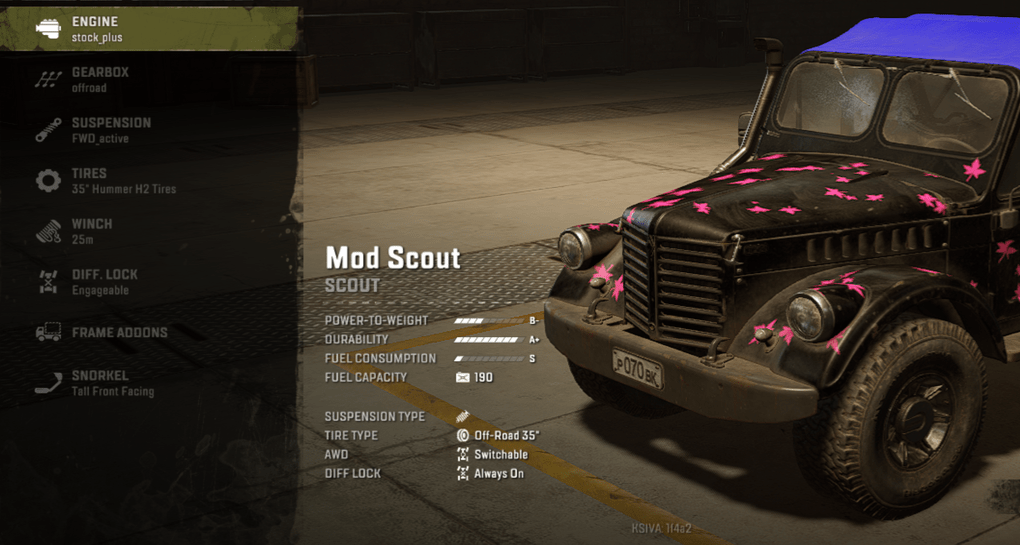Image resolution: width=1020 pixels, height=545 pixels.
Task: Open the Diff. Lock Engageable entry
Action: (x=148, y=282)
